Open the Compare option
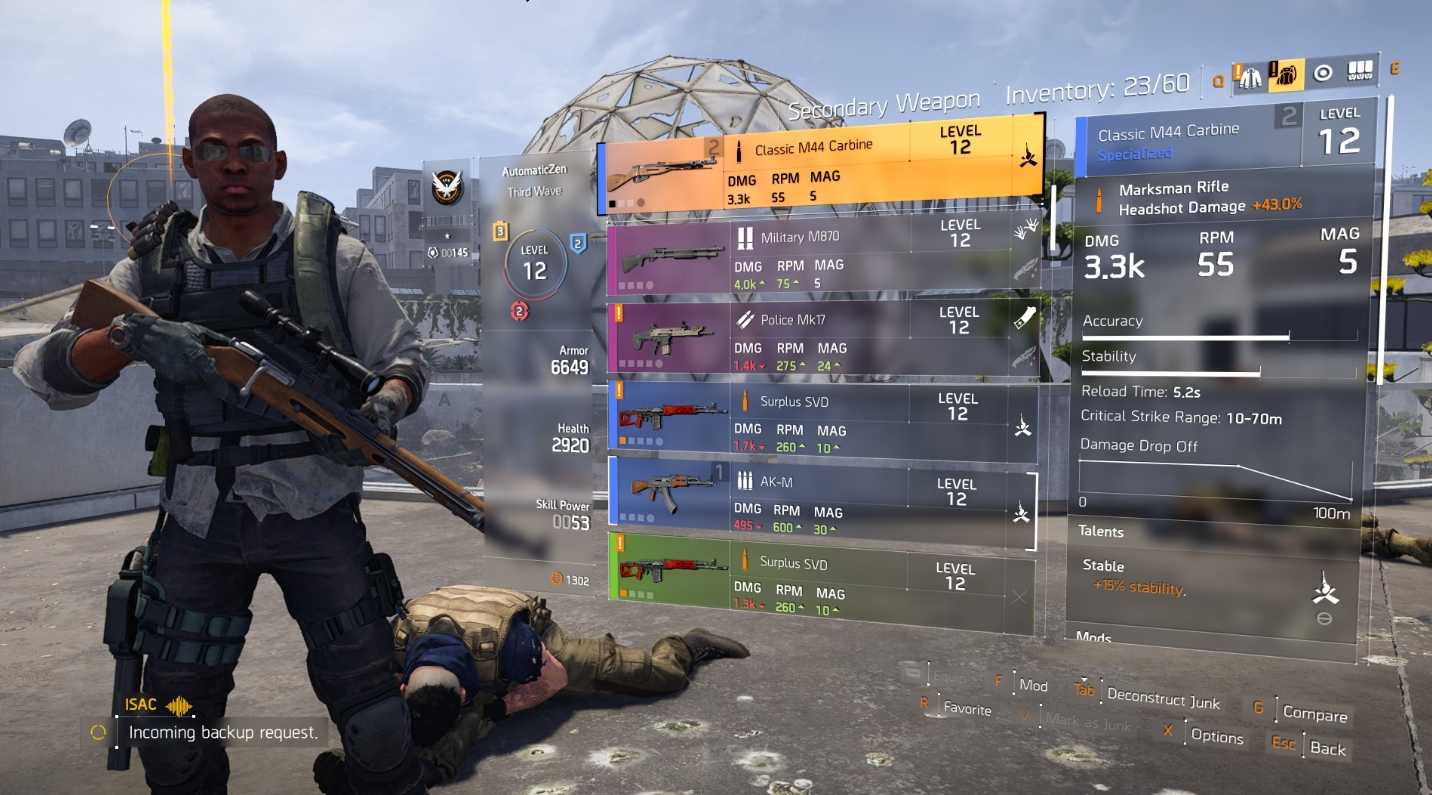Screen dimensions: 1432x795 [1314, 714]
